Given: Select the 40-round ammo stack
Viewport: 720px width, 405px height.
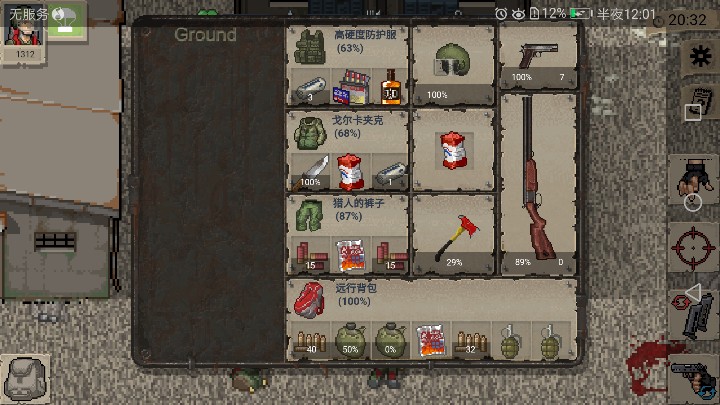Looking at the screenshot, I should 309,339.
